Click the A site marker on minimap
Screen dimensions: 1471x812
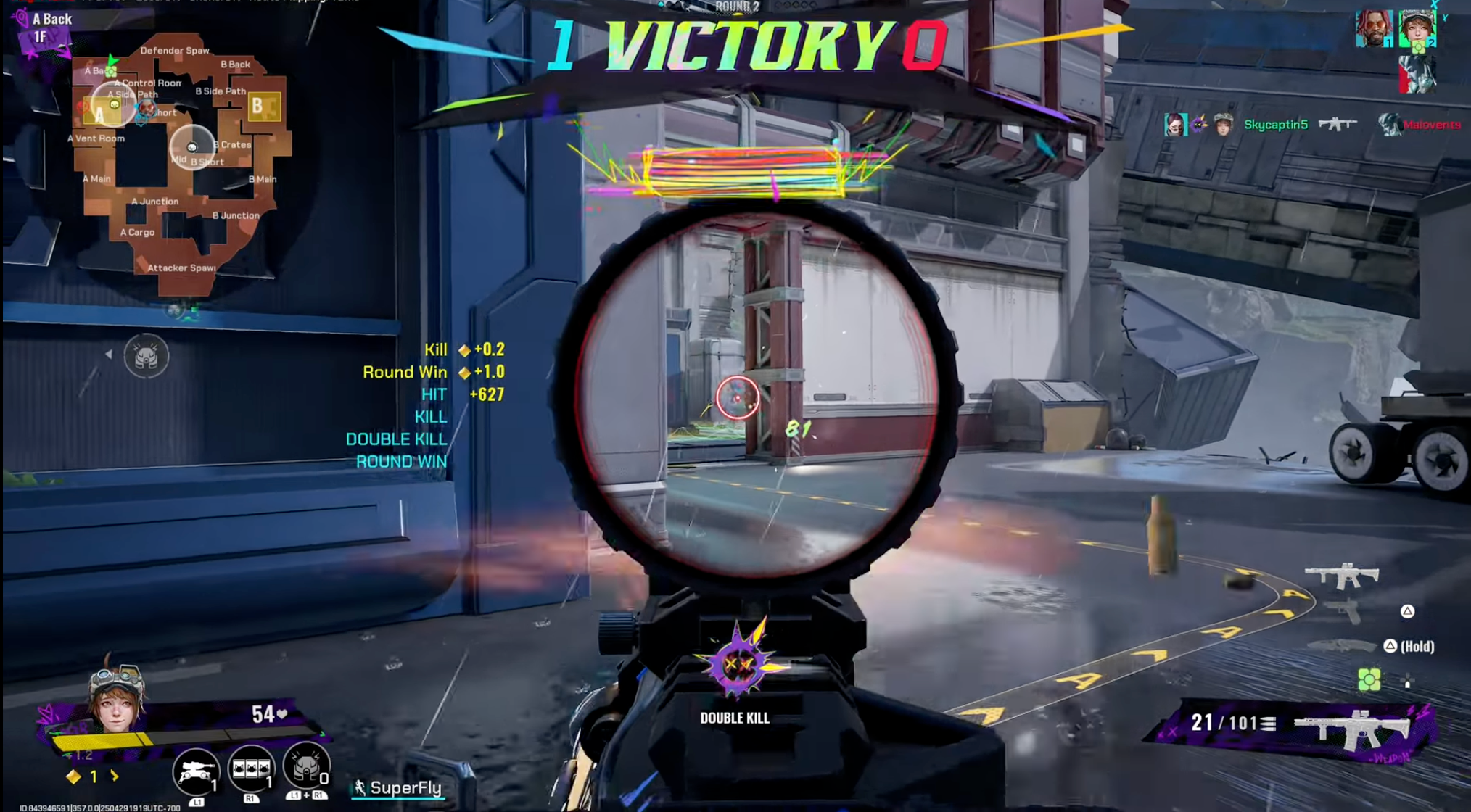click(x=98, y=114)
